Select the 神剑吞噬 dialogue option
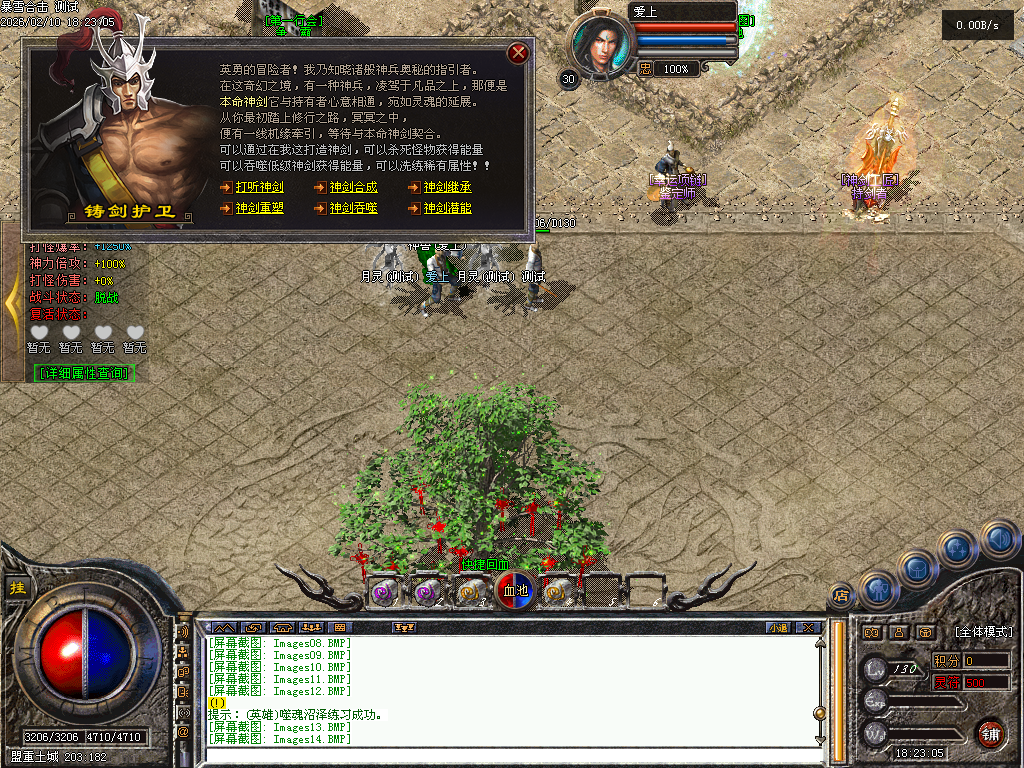1024x768 pixels. click(x=353, y=208)
